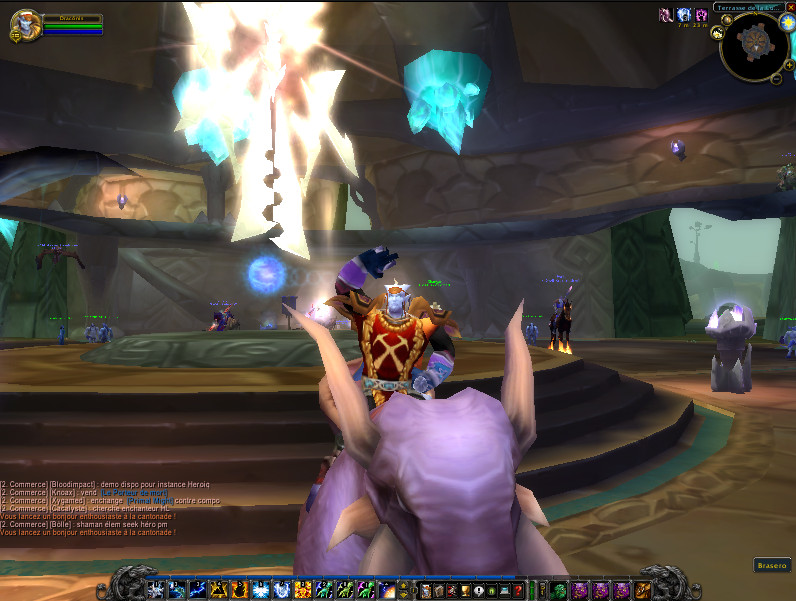Screen dimensions: 796x601
Task: Close the minimap with the red X
Action: tap(789, 7)
